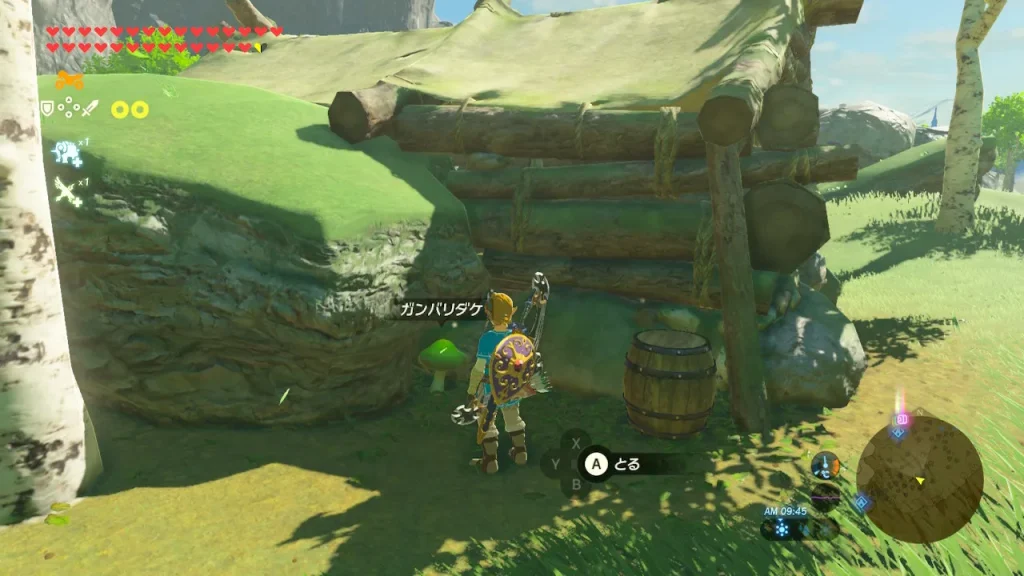1024x576 pixels.
Task: Activate the winged champion ability icon
Action: [67, 191]
